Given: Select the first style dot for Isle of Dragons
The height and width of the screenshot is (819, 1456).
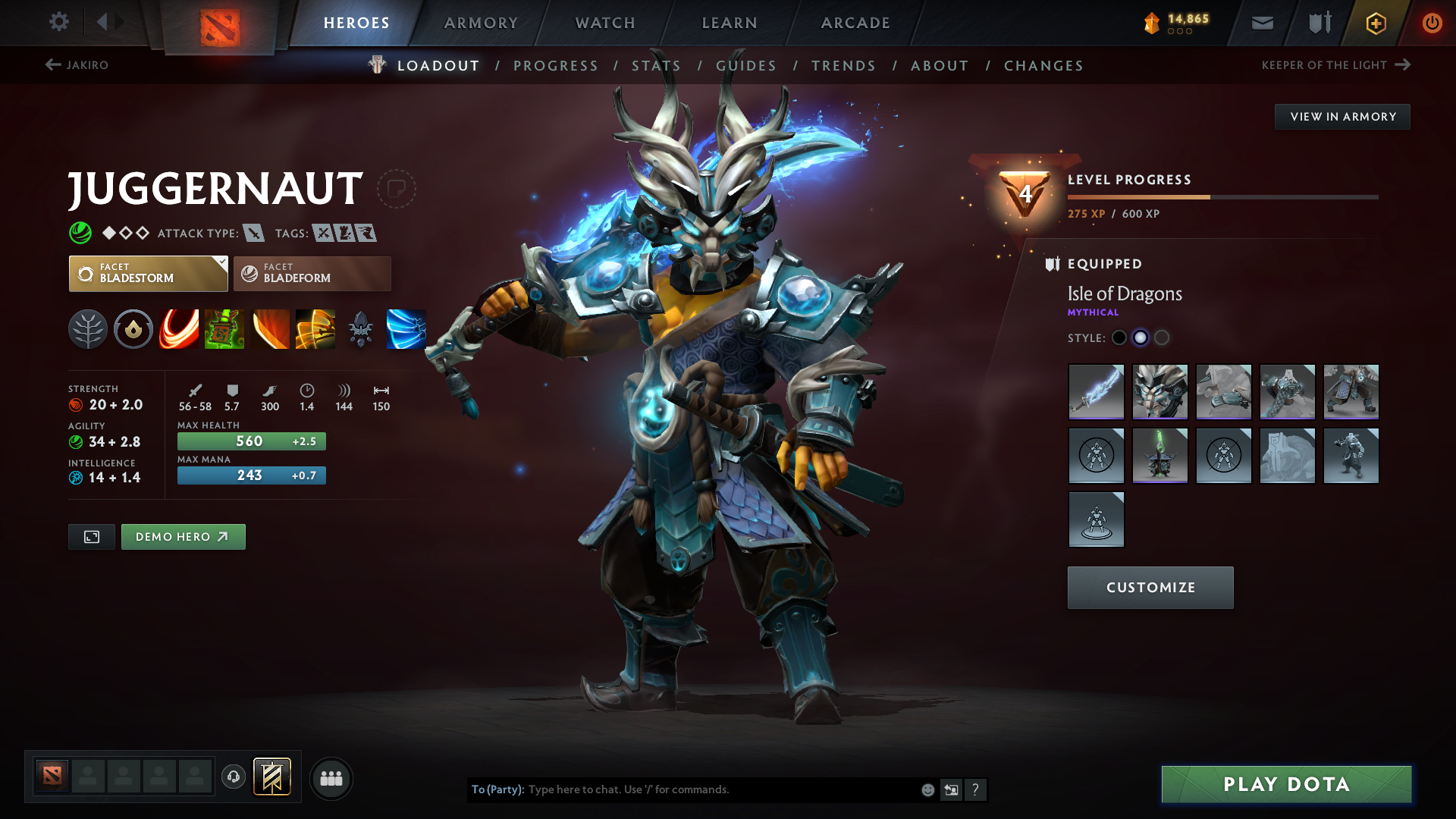Looking at the screenshot, I should [x=1119, y=337].
